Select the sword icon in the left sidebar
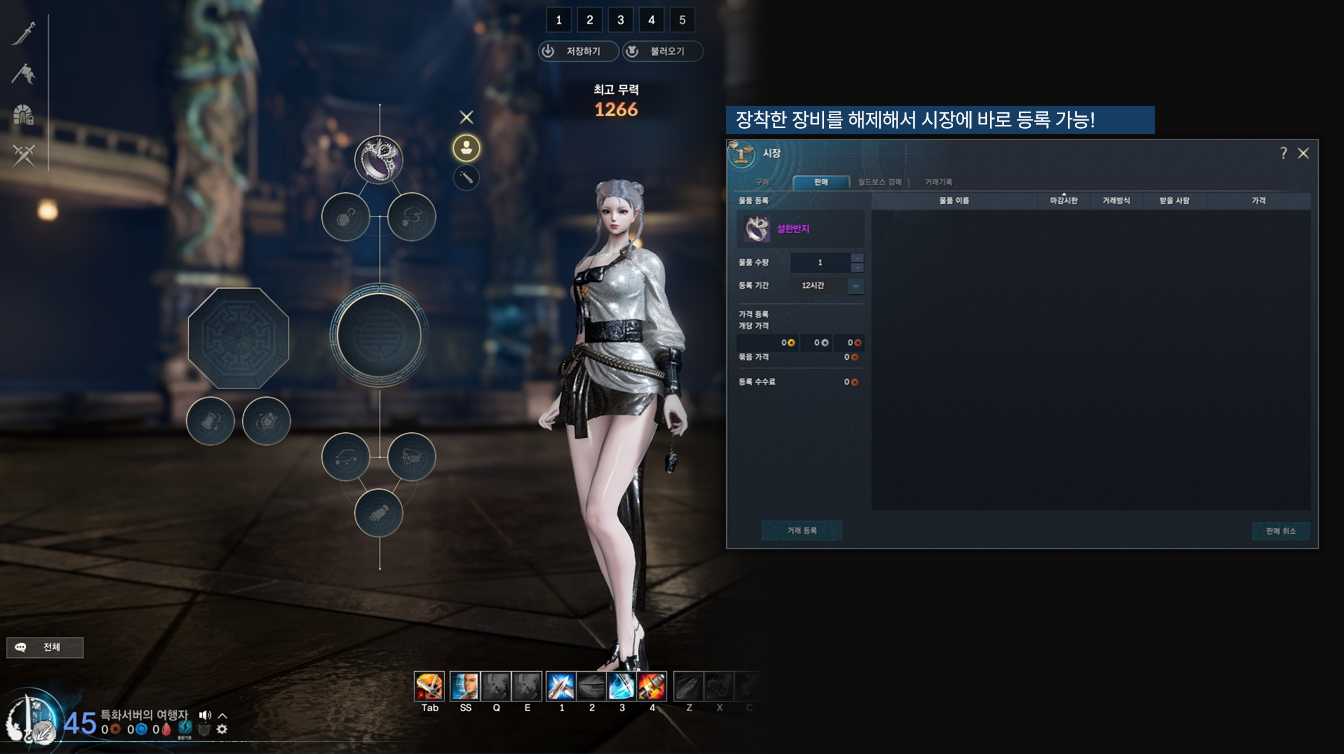The image size is (1344, 754). pos(25,31)
